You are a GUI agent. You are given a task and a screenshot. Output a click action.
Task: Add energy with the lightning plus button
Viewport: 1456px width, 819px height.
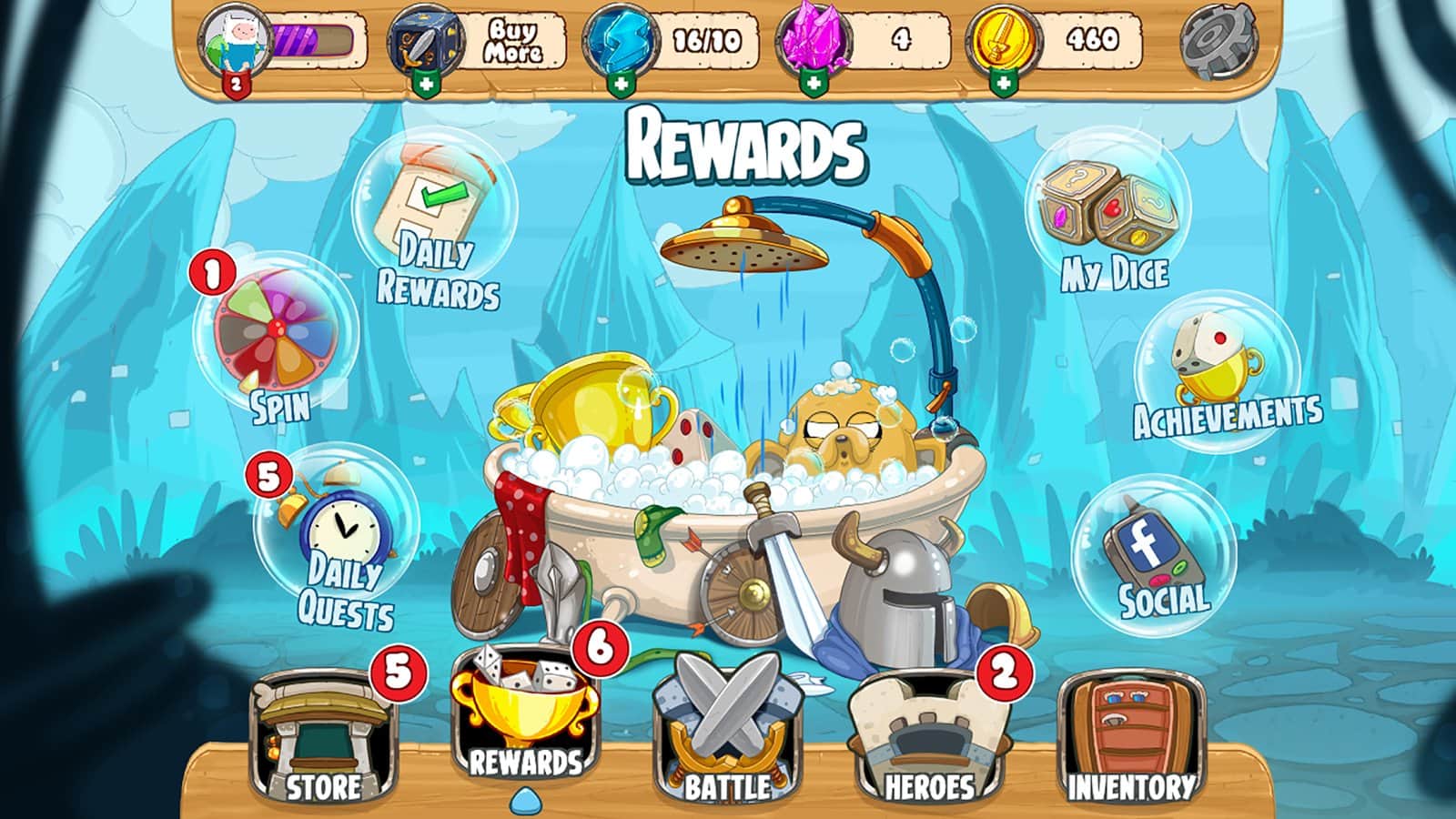pos(622,84)
